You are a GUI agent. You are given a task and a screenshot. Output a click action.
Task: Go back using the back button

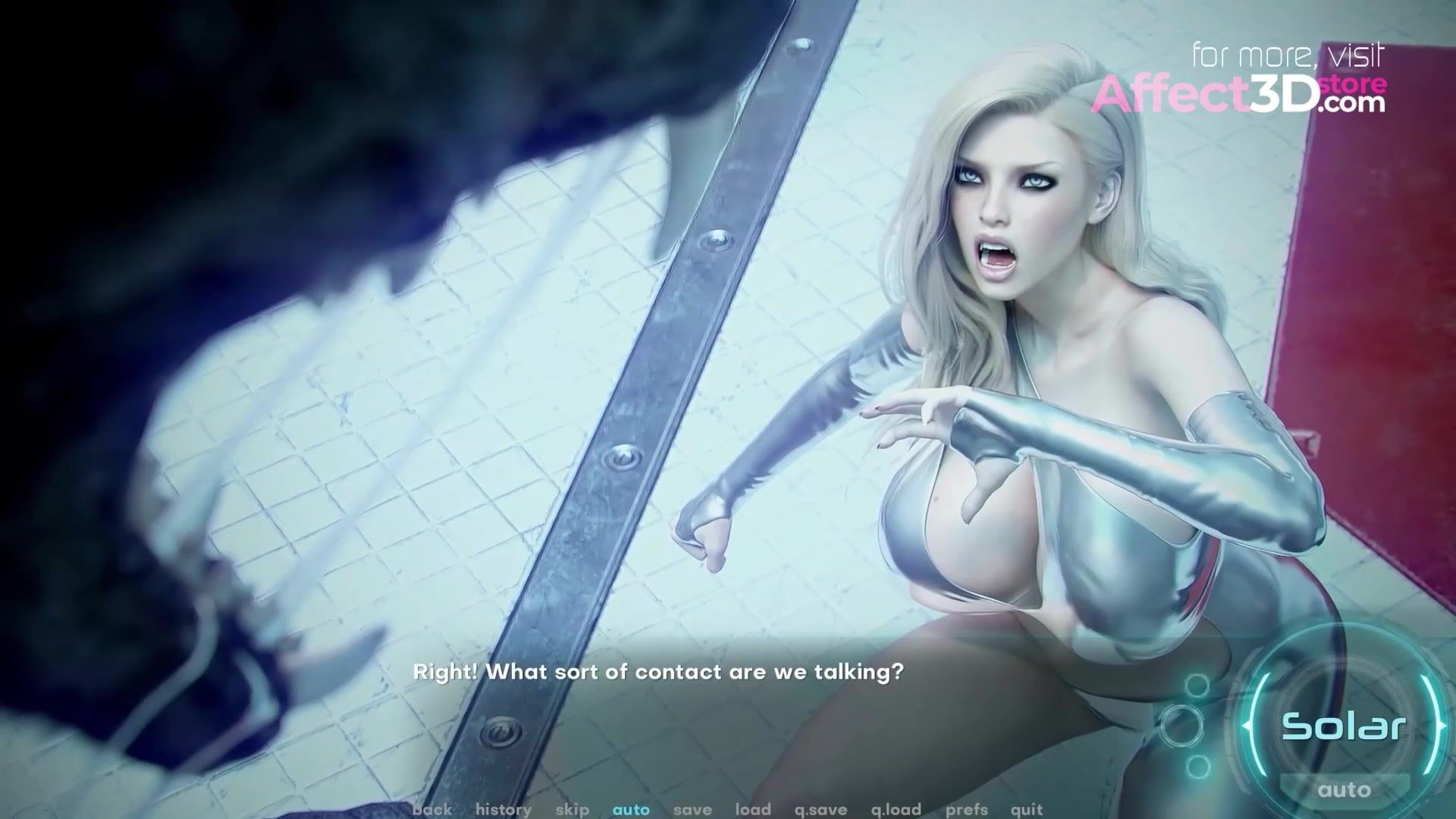pyautogui.click(x=432, y=809)
